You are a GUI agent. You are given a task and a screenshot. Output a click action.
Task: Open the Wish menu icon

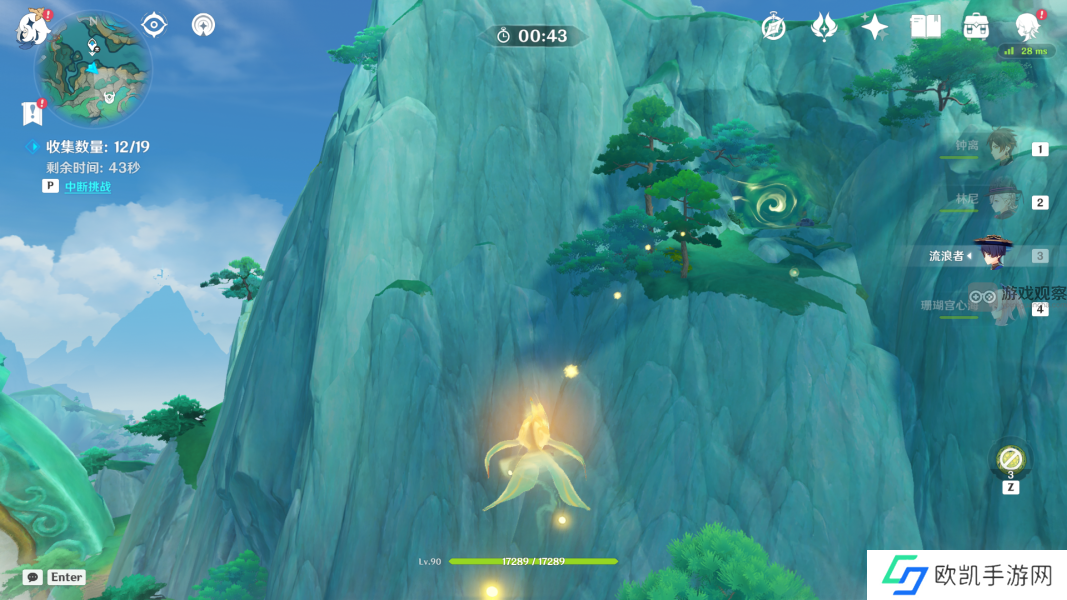[824, 27]
